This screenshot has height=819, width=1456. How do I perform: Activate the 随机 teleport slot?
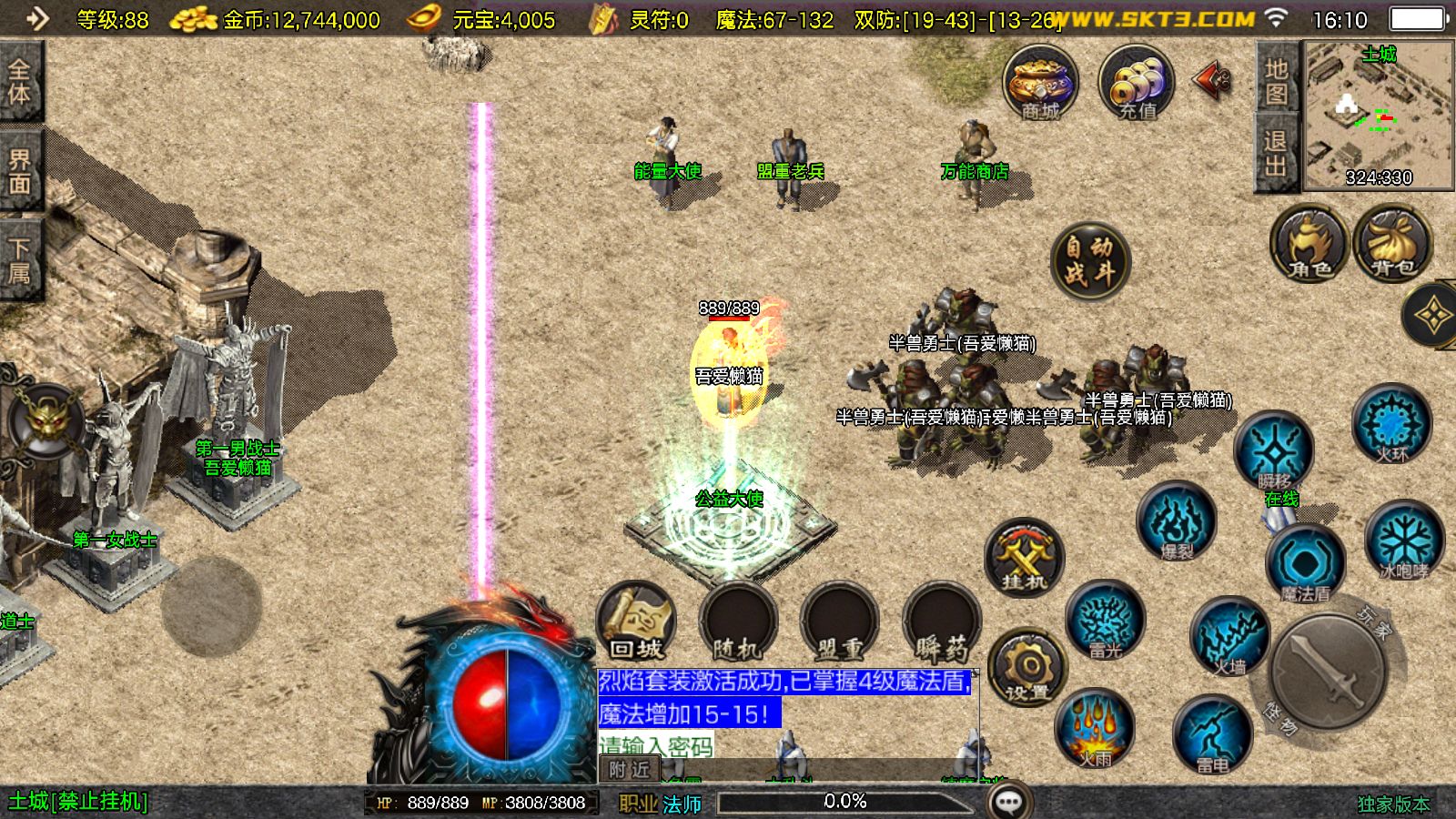tap(737, 623)
